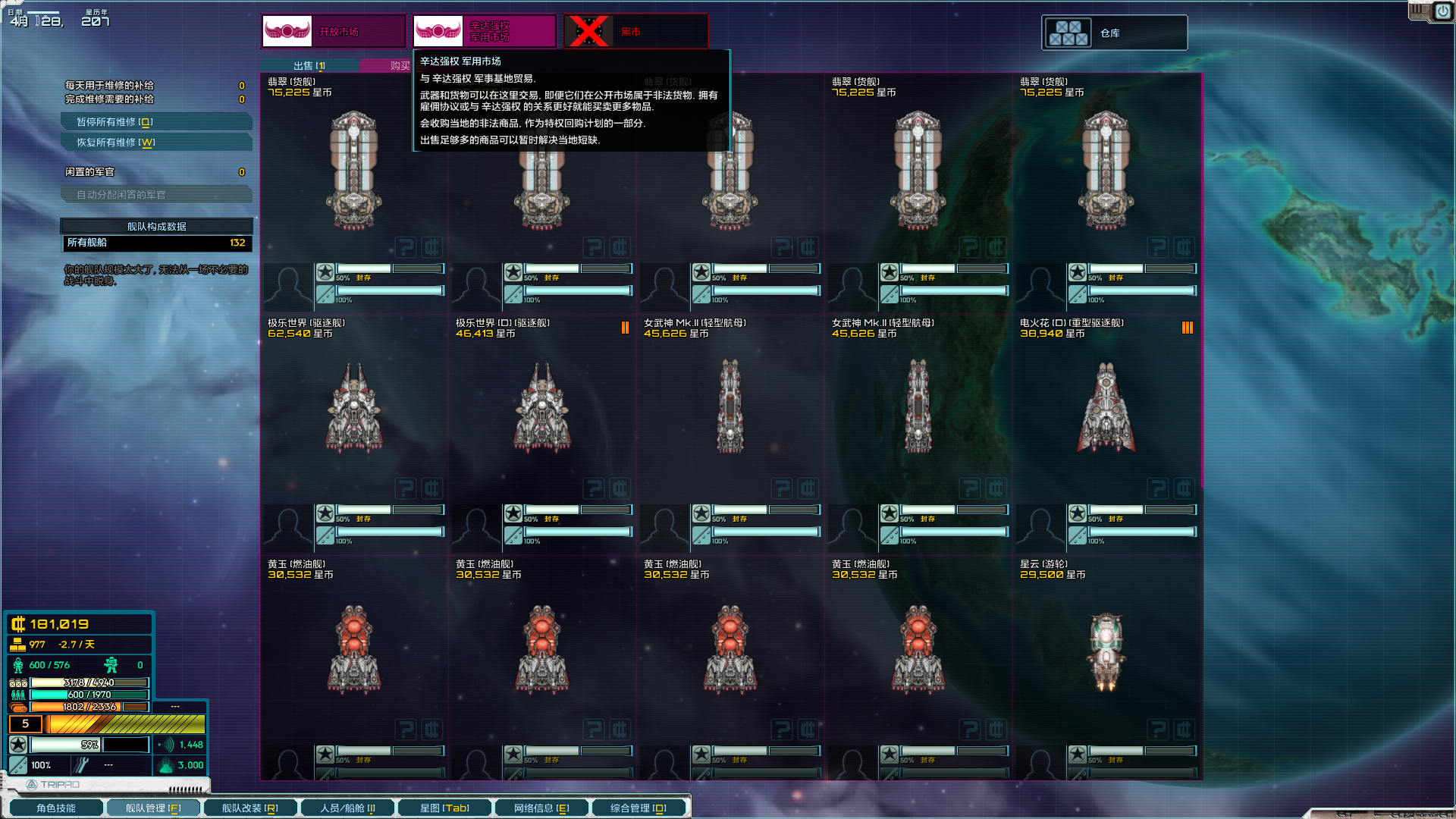Go to 舰队改装 refit screen
The width and height of the screenshot is (1456, 819).
(249, 808)
